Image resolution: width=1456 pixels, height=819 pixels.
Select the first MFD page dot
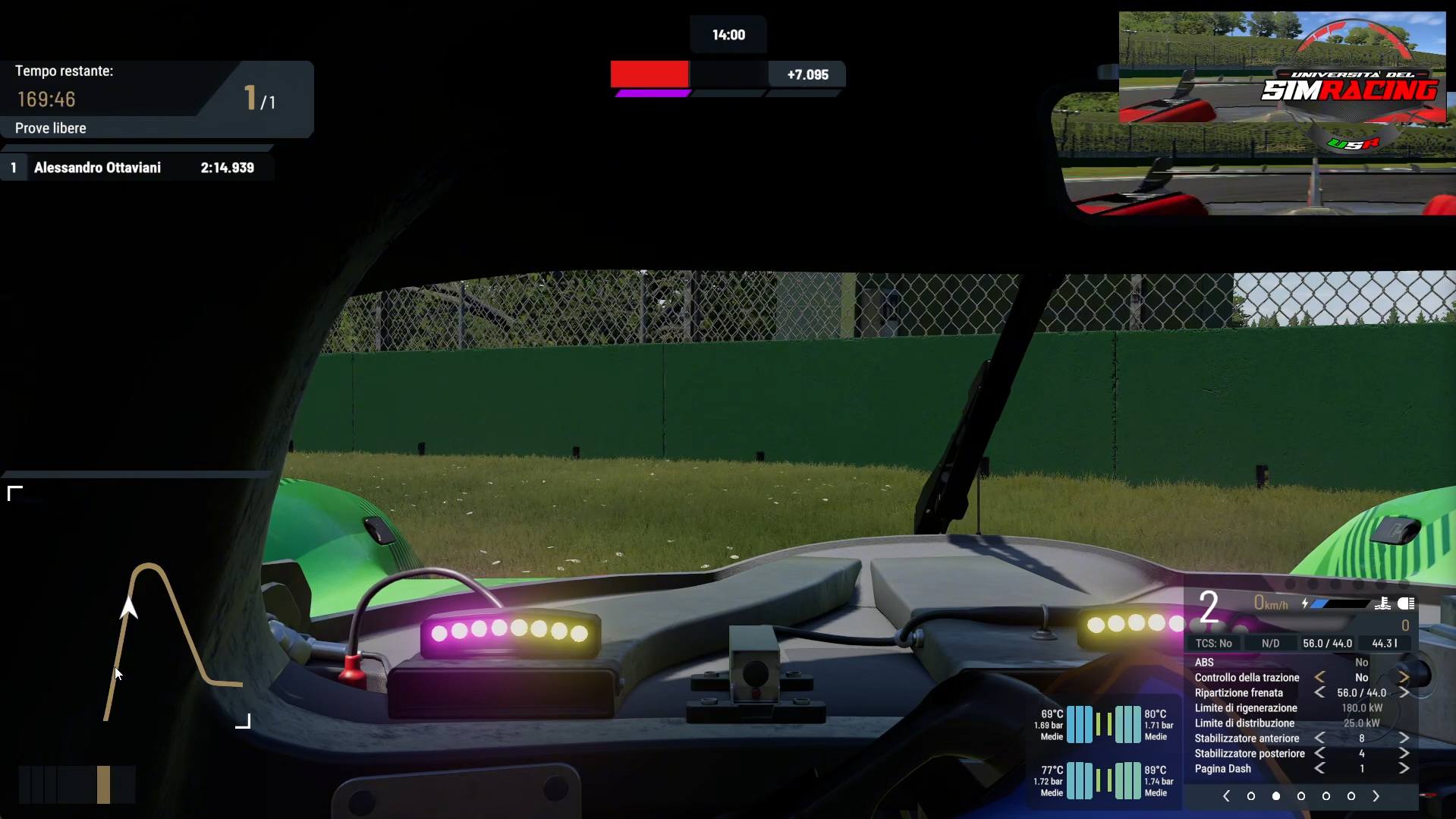(1251, 796)
